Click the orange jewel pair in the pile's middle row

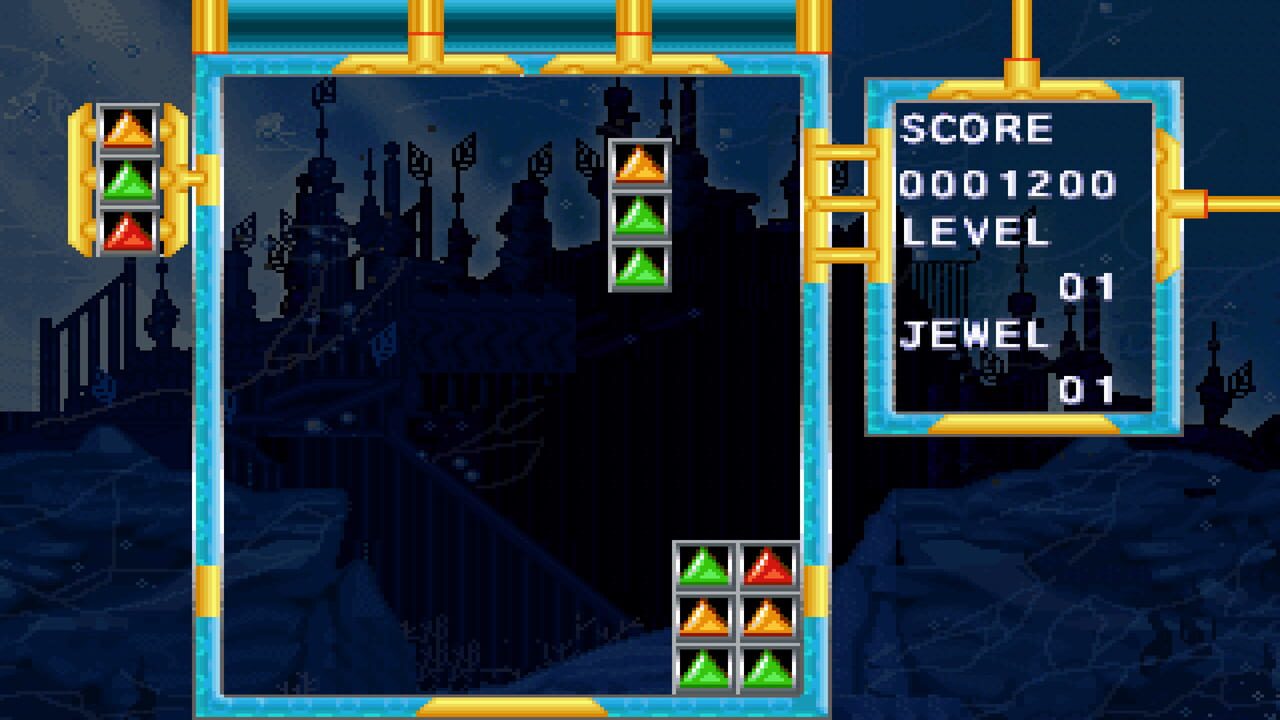[x=736, y=619]
